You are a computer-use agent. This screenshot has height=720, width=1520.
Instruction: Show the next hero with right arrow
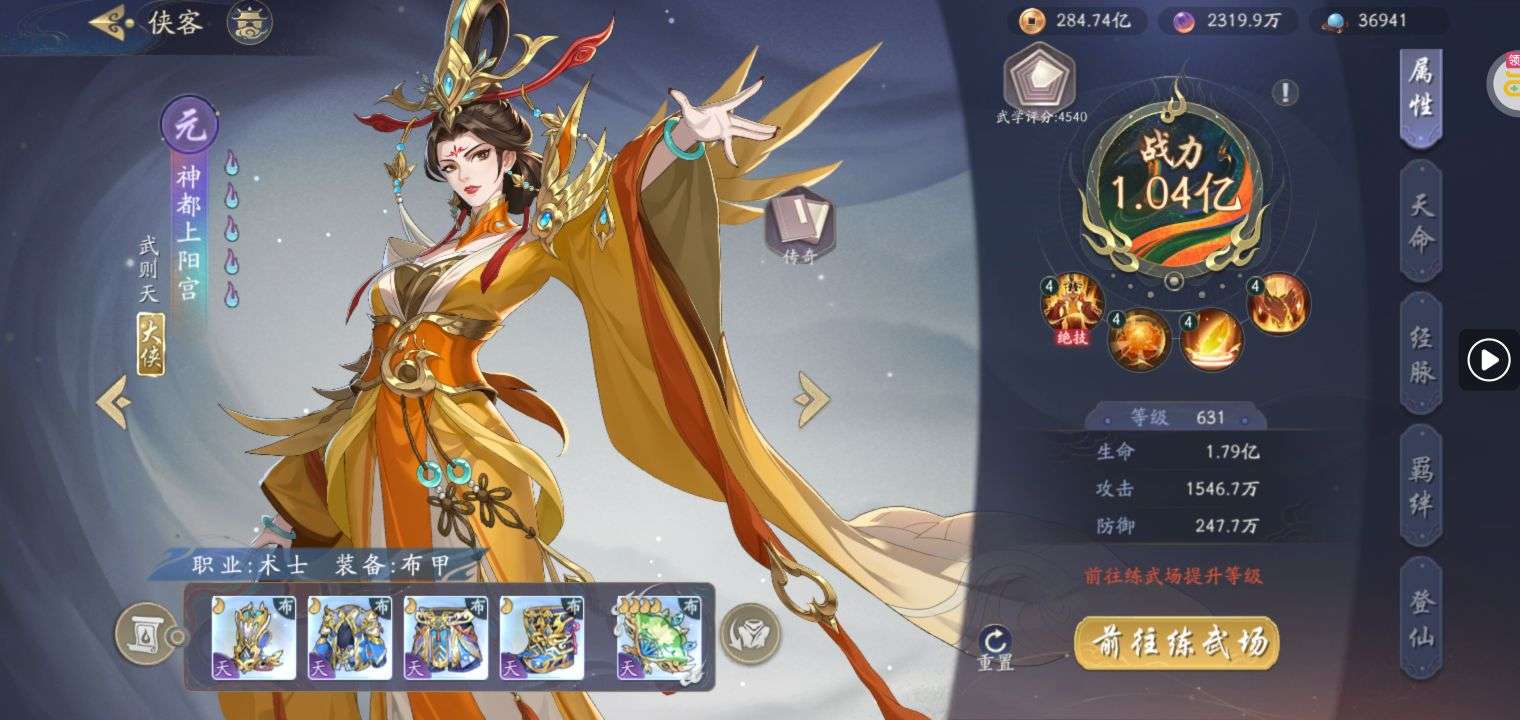point(811,399)
